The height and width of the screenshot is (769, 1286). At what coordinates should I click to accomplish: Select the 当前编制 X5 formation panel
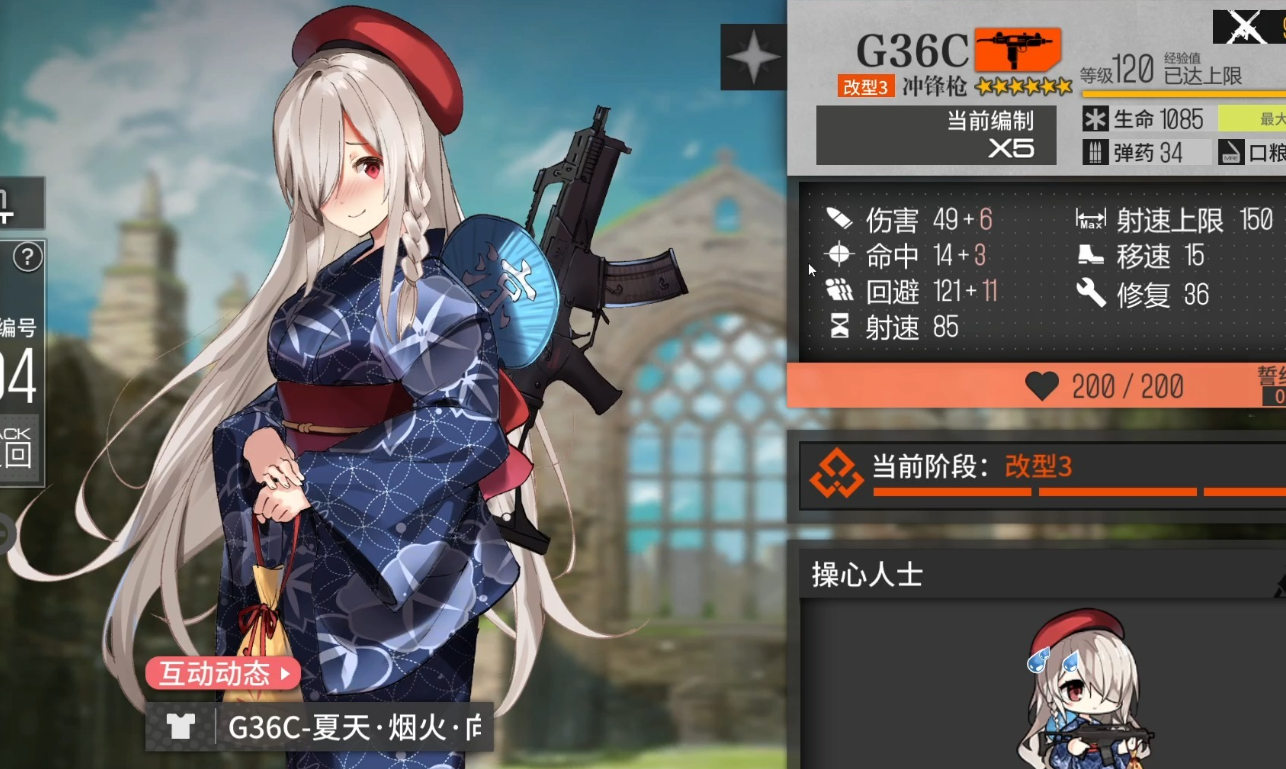tap(935, 135)
